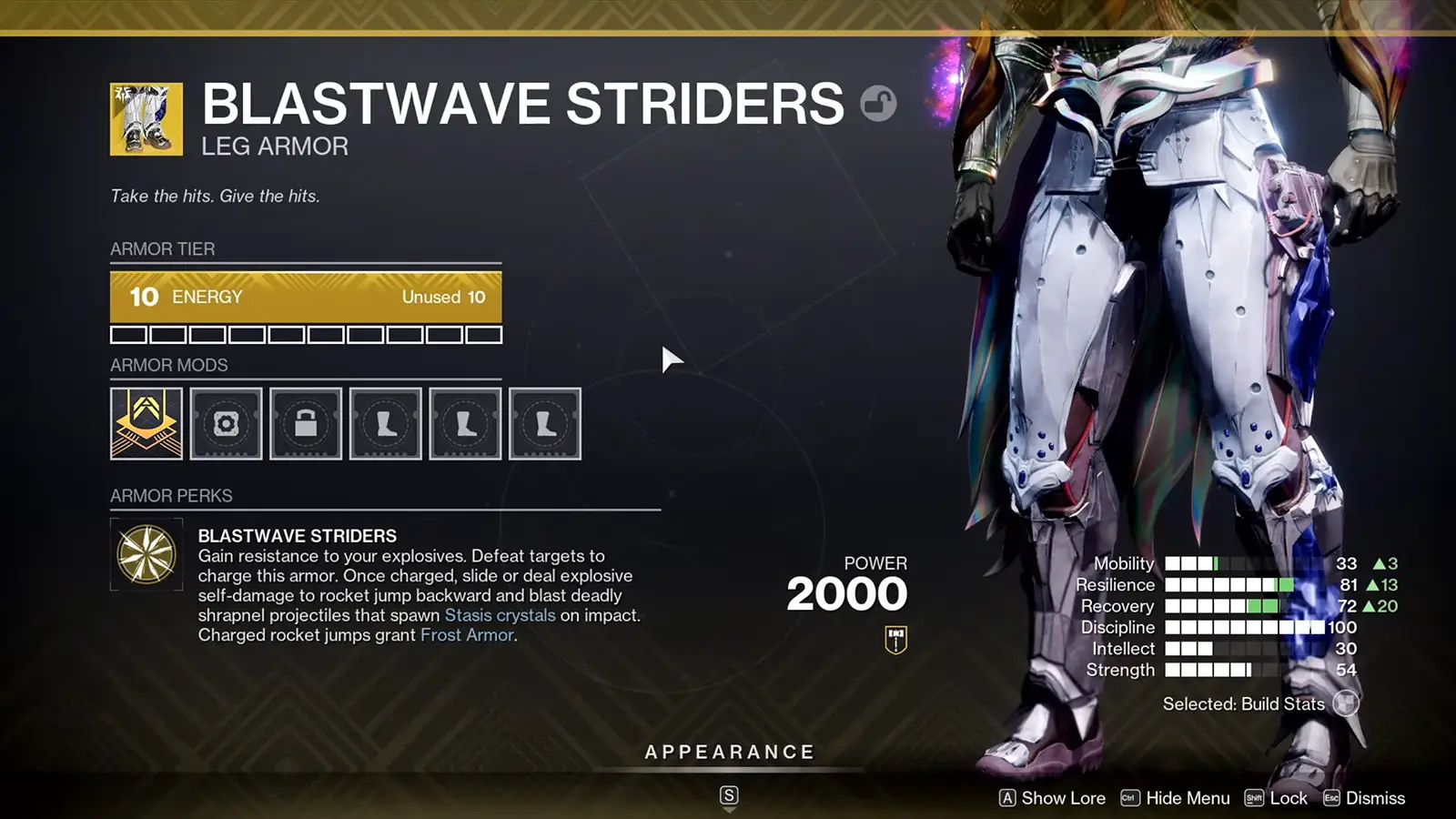This screenshot has width=1456, height=819.
Task: Click the padlocked armor mod socket
Action: point(306,423)
